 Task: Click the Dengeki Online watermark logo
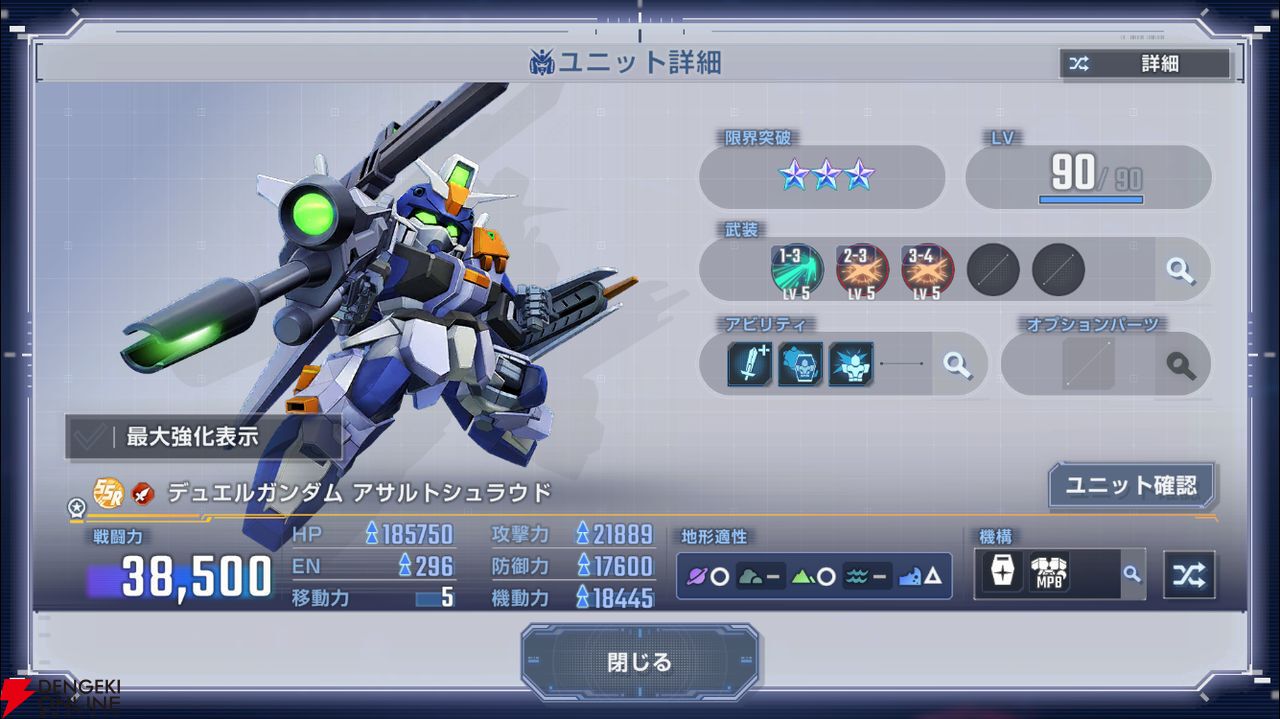(x=60, y=697)
